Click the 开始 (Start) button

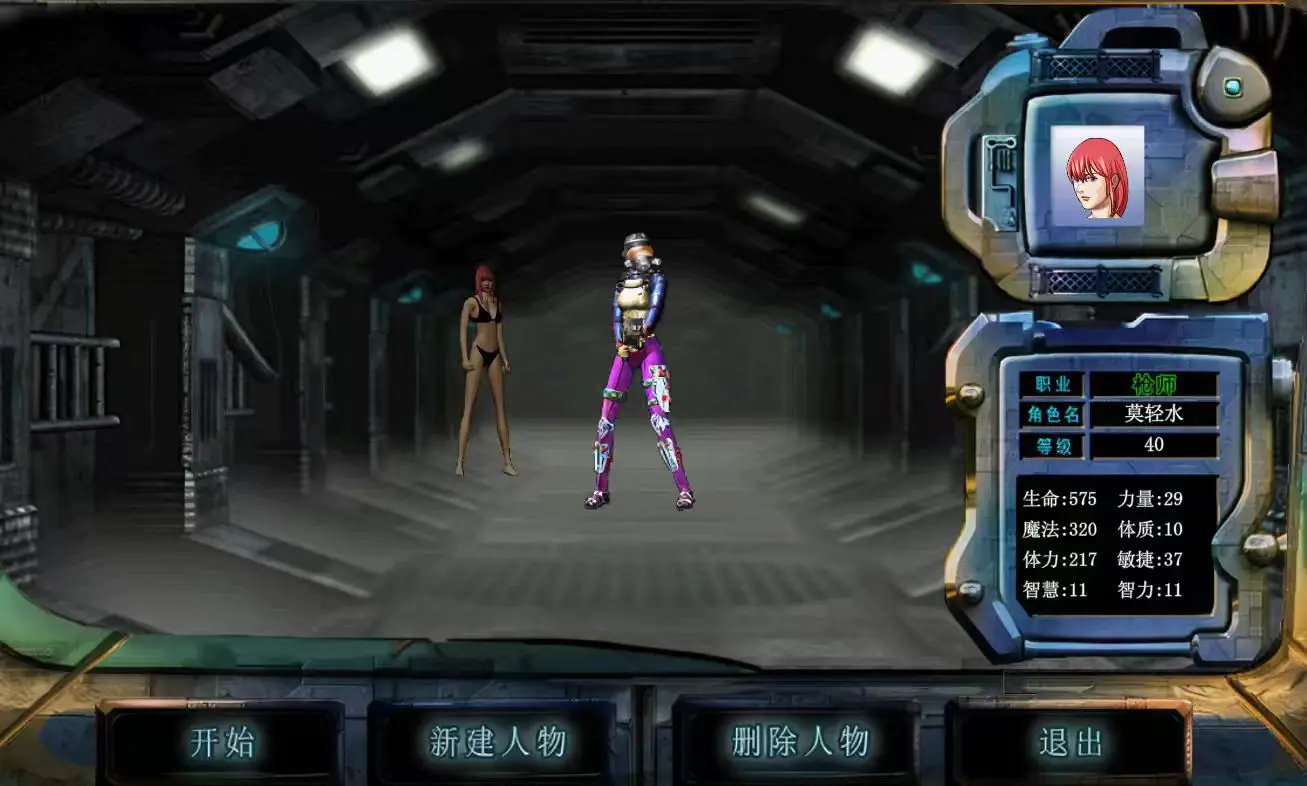[222, 743]
